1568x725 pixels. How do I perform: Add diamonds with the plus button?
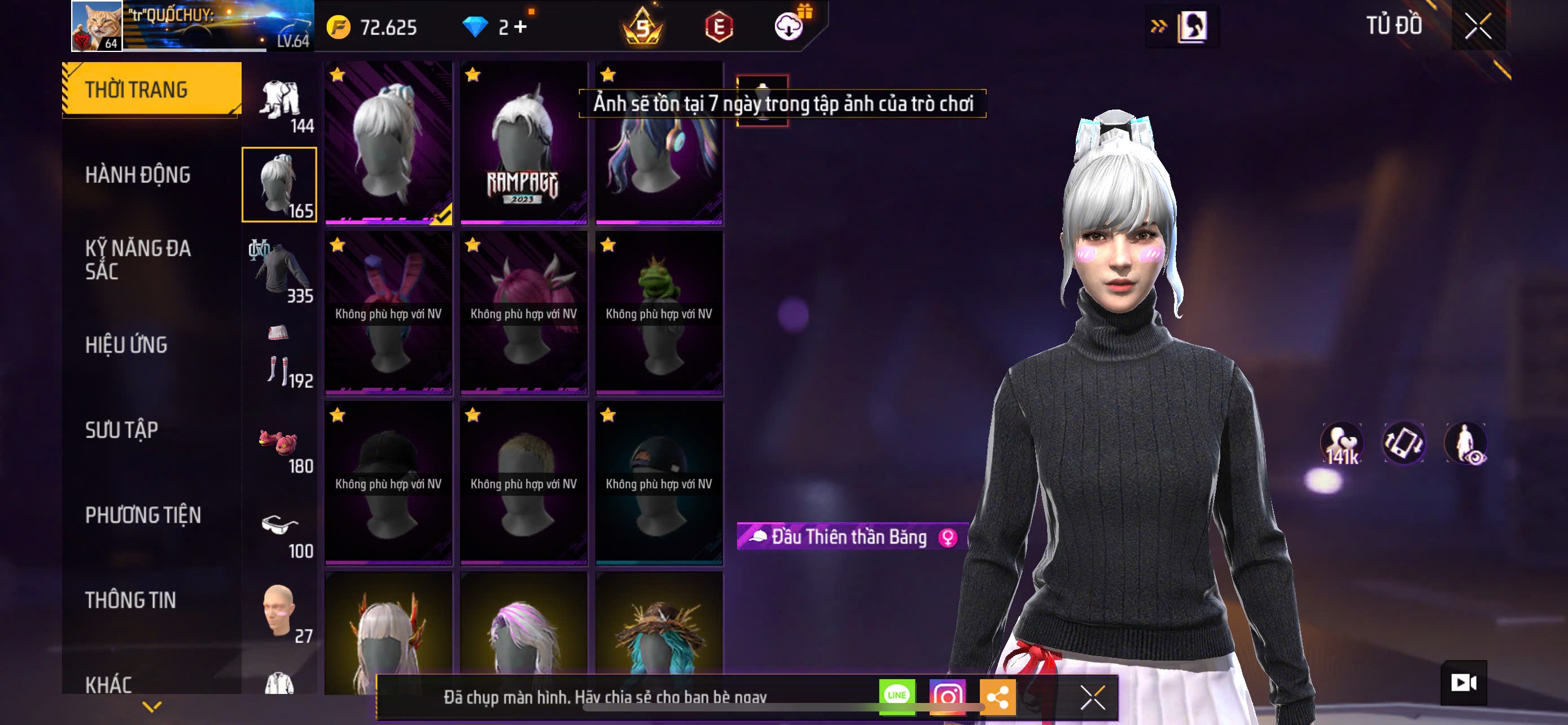pos(521,27)
